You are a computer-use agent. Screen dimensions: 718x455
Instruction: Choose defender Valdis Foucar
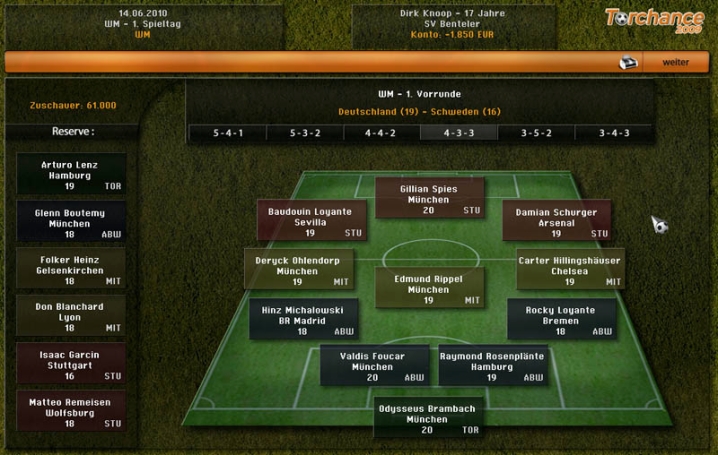pyautogui.click(x=374, y=366)
